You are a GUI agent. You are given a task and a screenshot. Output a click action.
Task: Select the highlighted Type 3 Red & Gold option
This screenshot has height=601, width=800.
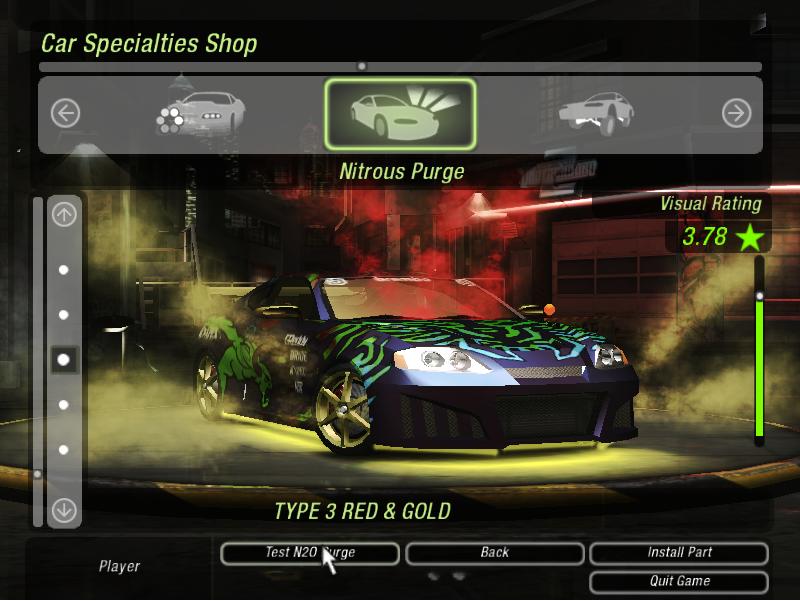point(64,359)
